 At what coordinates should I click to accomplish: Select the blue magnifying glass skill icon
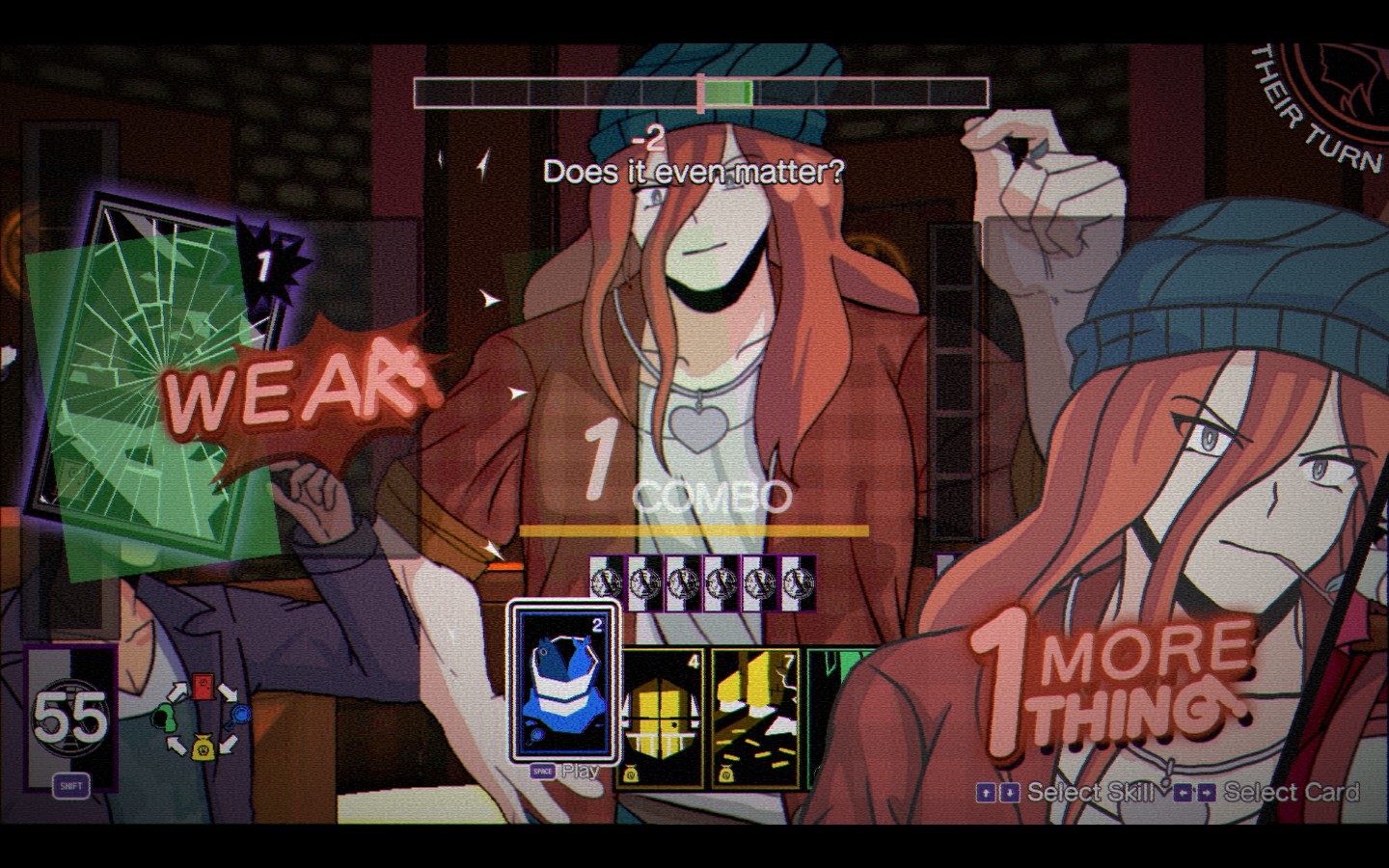click(240, 714)
